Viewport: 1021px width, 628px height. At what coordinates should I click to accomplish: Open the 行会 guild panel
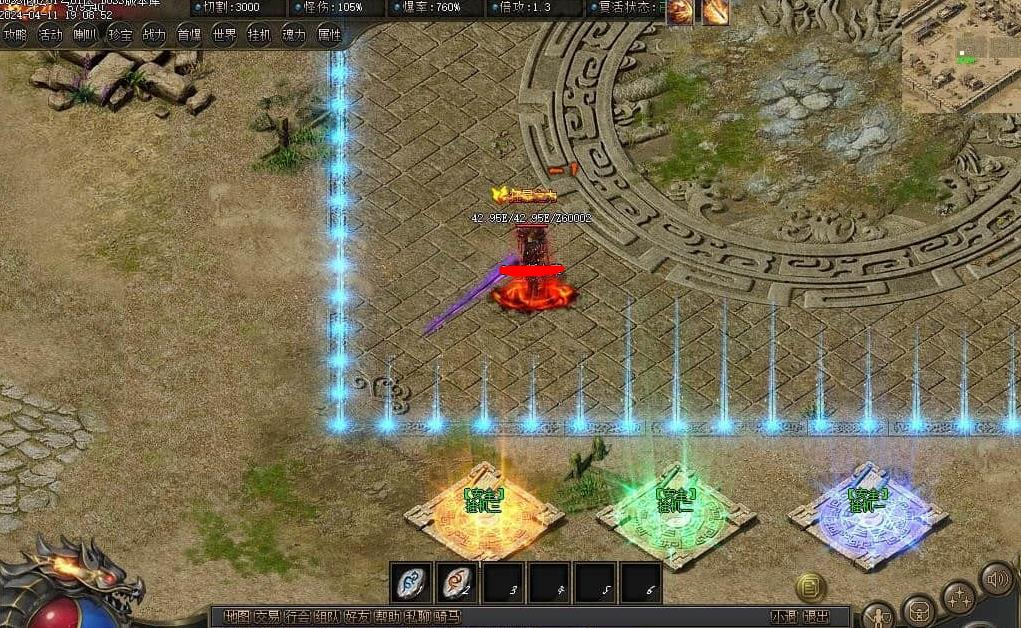click(x=297, y=617)
